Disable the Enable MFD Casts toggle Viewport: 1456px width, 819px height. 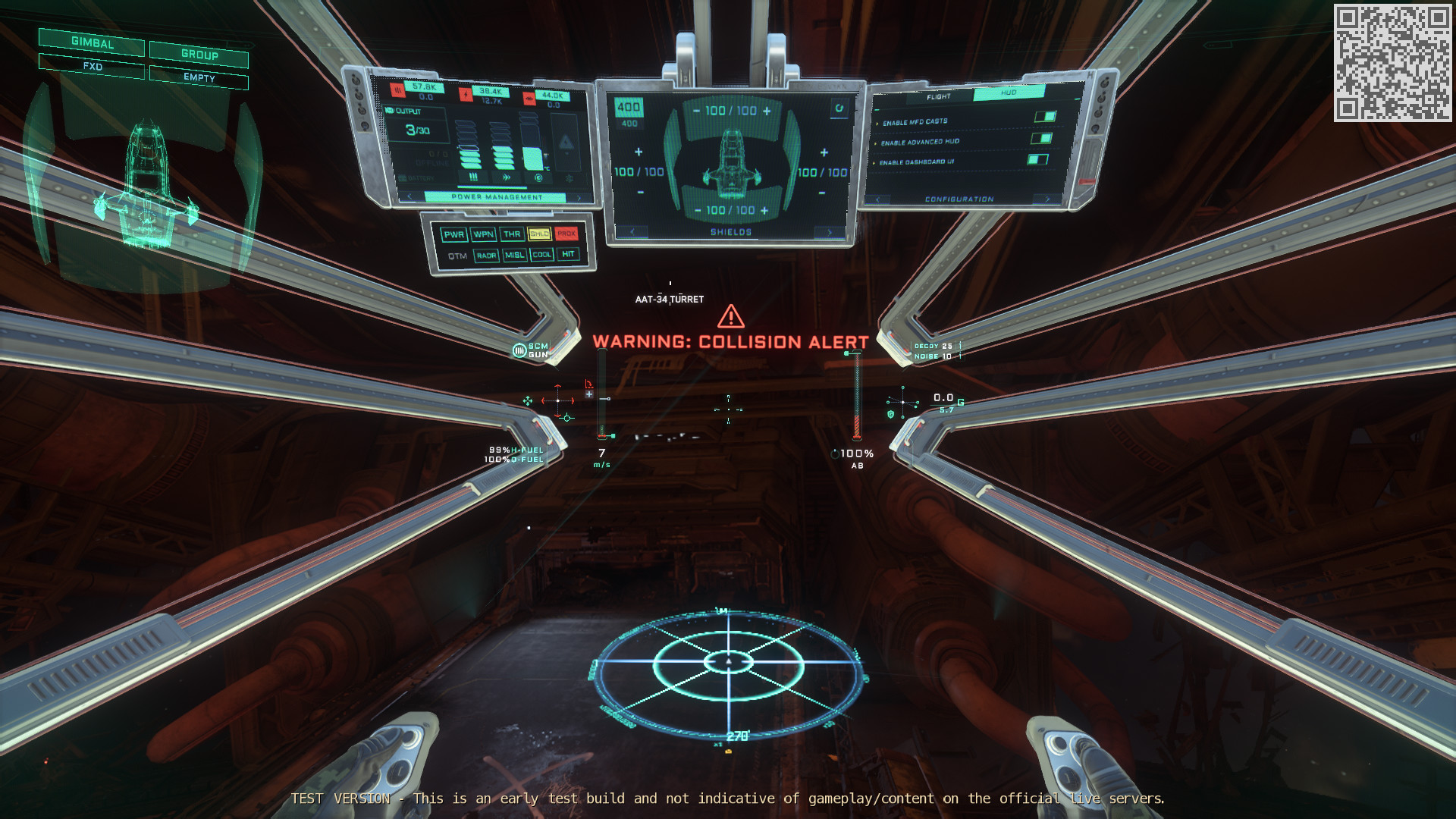(x=1046, y=116)
